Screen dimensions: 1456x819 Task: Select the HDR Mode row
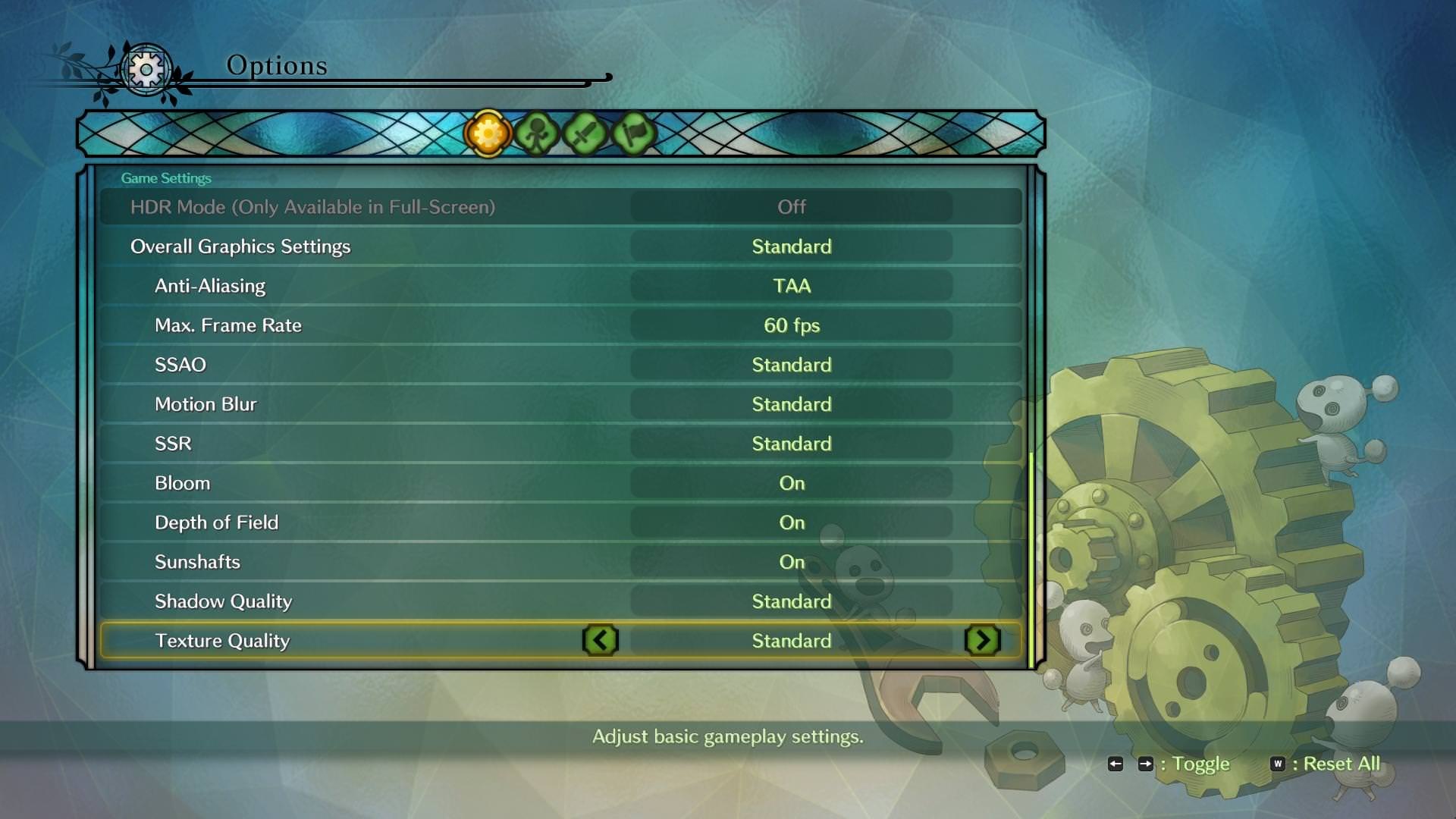(561, 207)
